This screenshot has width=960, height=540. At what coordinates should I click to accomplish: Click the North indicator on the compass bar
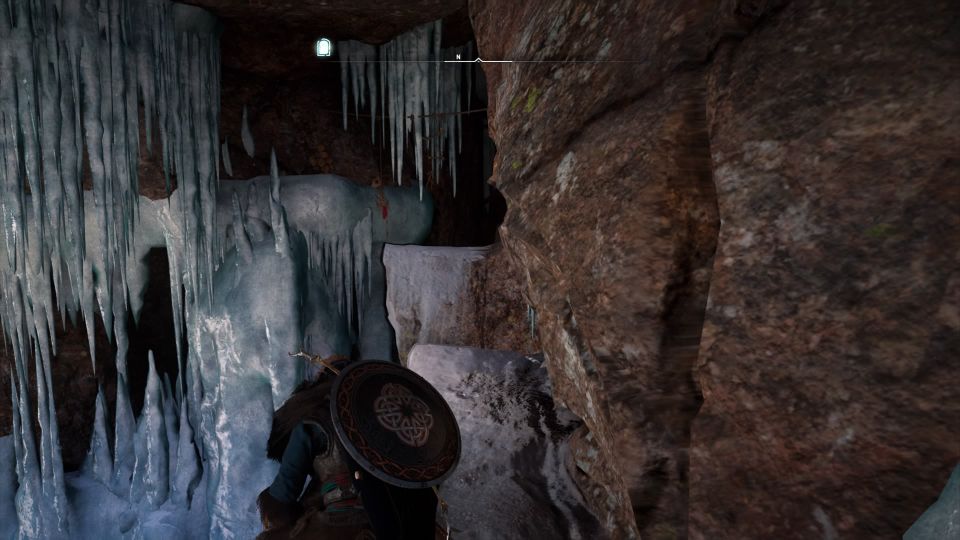tap(458, 57)
